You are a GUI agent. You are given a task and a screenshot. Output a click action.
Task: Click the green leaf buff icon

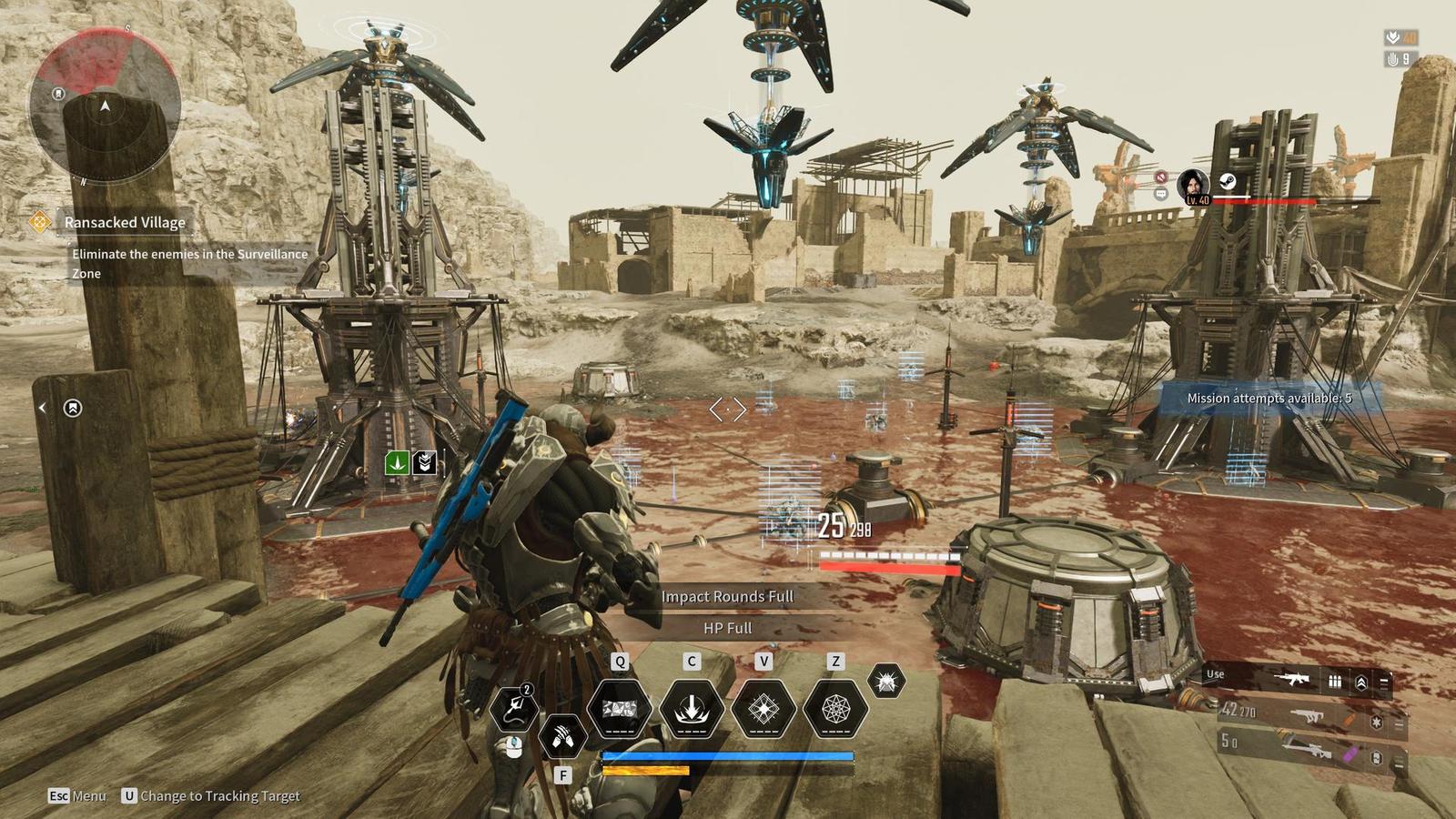398,462
